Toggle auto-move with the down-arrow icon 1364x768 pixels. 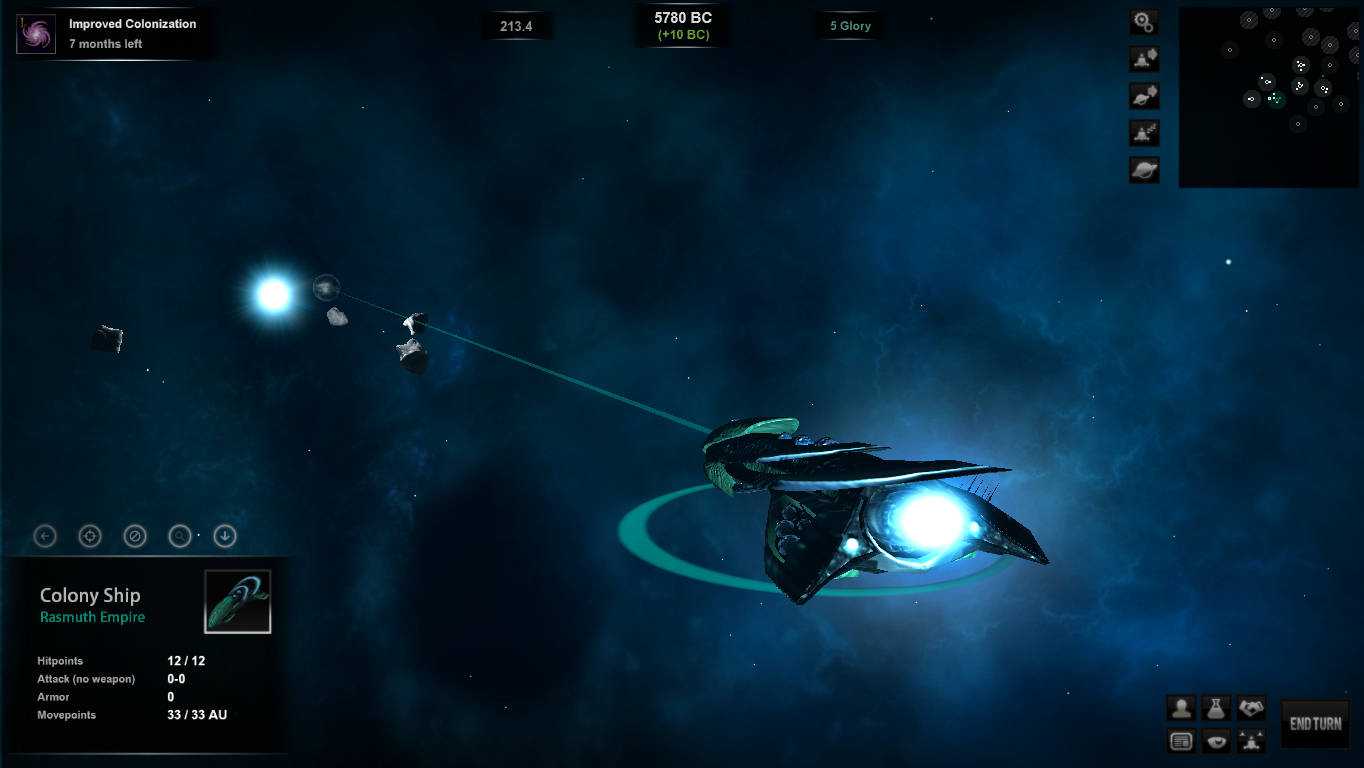[225, 536]
